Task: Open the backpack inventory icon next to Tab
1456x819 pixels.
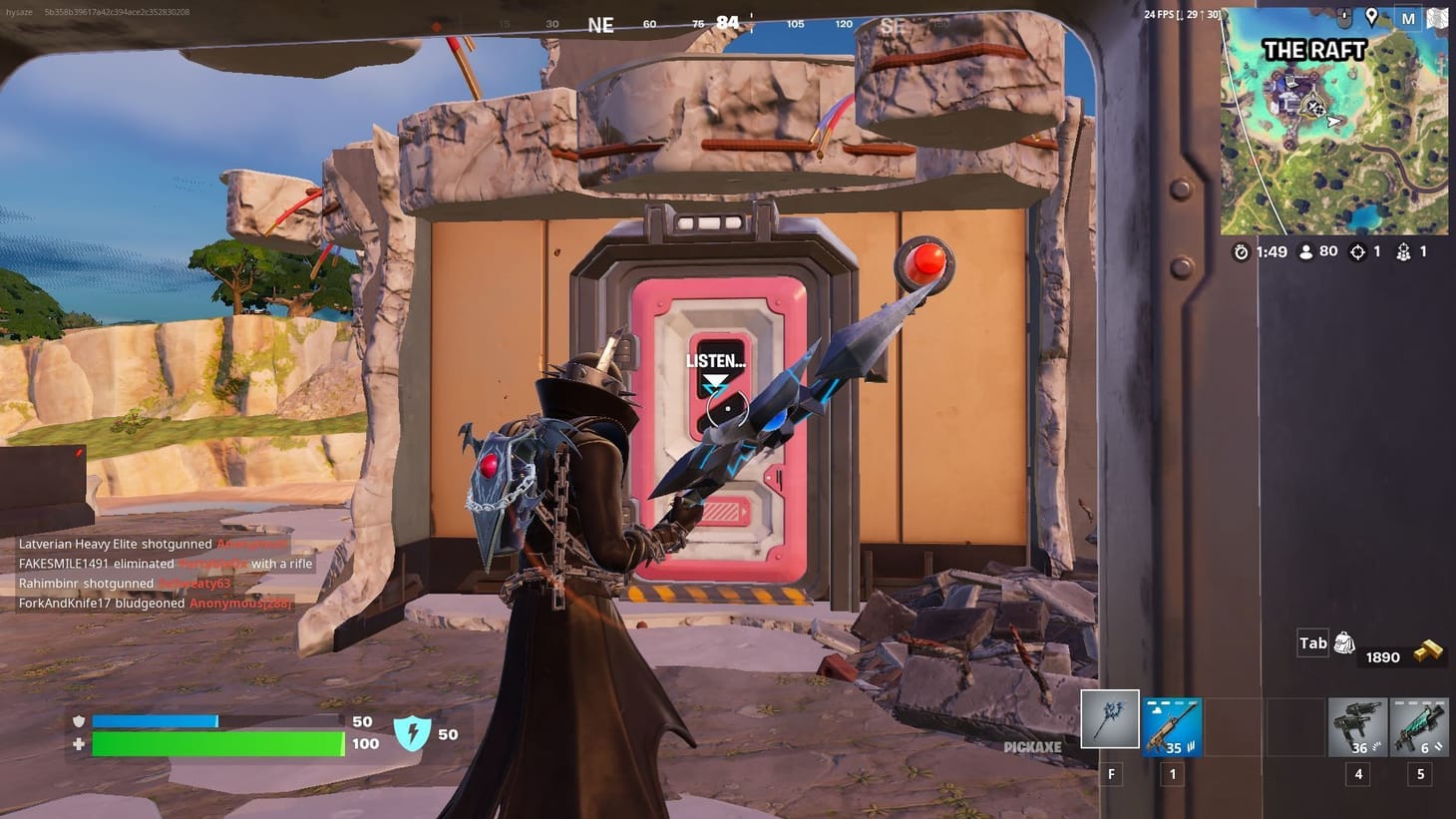Action: point(1344,643)
